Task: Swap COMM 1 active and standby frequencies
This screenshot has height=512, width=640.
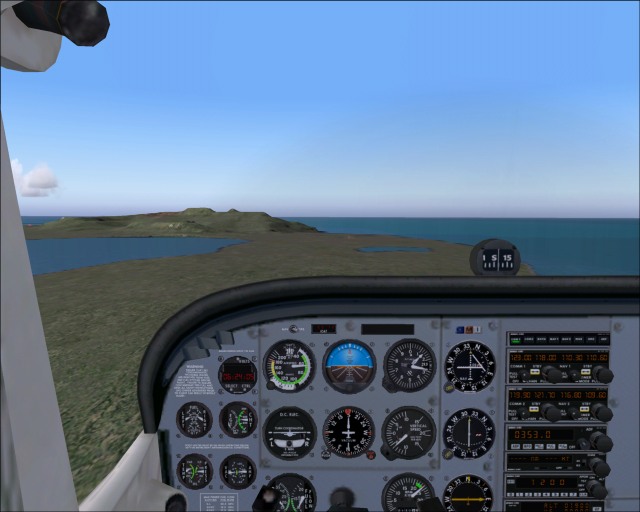Action: [x=535, y=371]
